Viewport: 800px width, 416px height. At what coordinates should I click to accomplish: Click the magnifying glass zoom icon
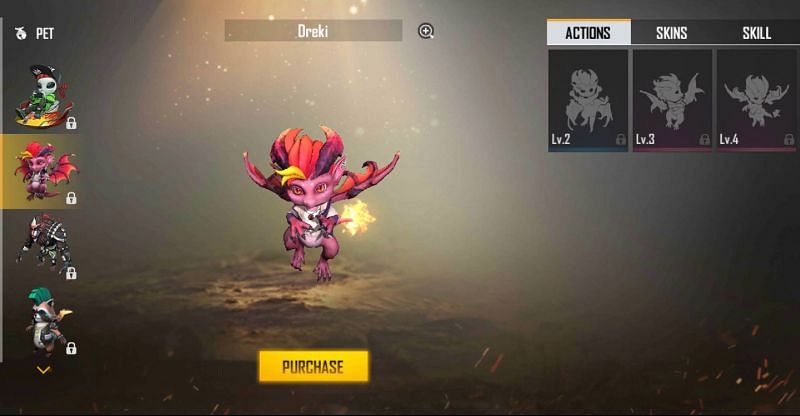coord(426,31)
